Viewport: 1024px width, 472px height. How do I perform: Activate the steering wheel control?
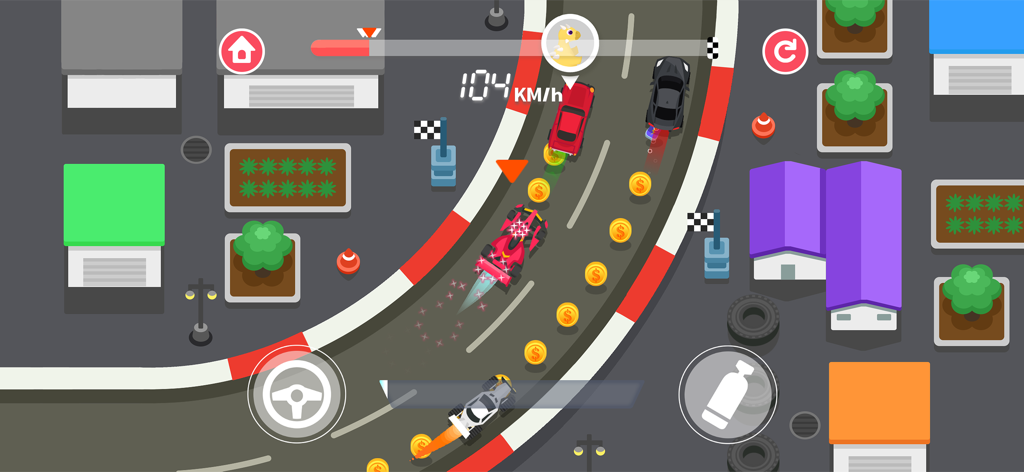tap(296, 395)
